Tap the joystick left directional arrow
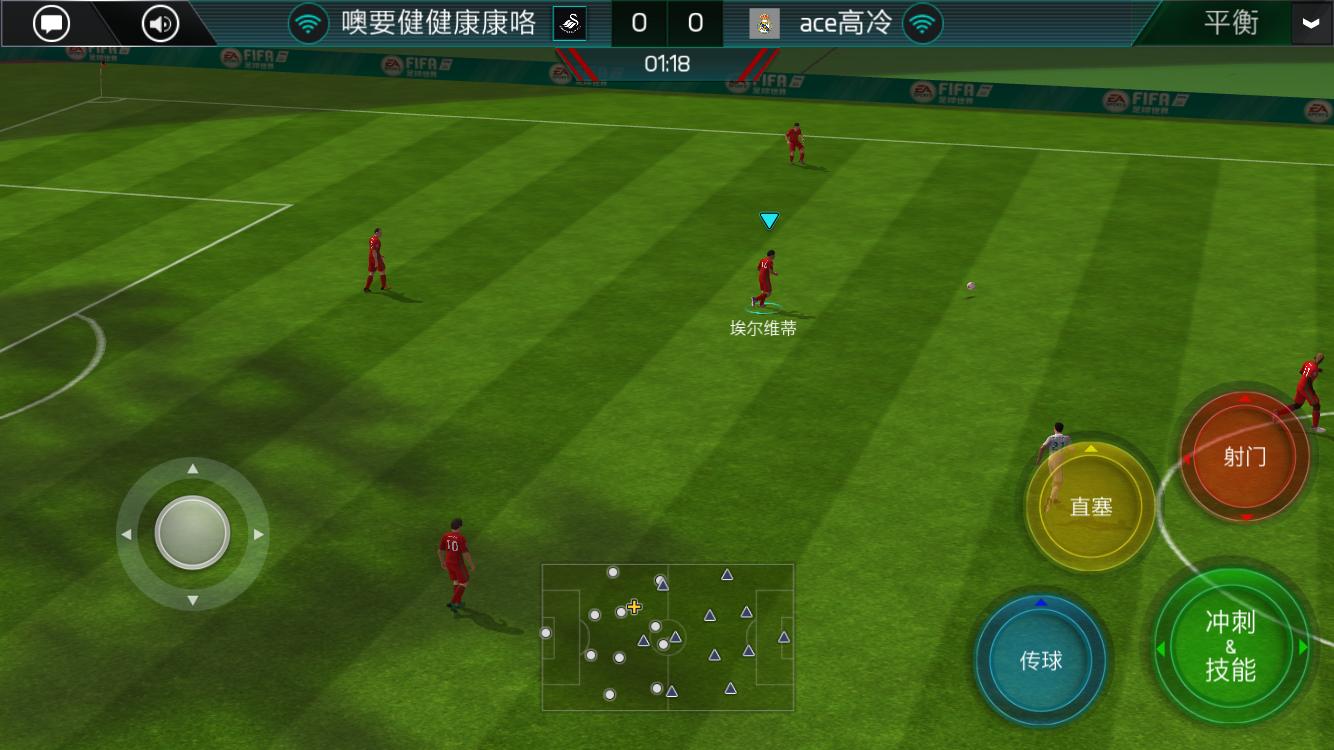 126,533
